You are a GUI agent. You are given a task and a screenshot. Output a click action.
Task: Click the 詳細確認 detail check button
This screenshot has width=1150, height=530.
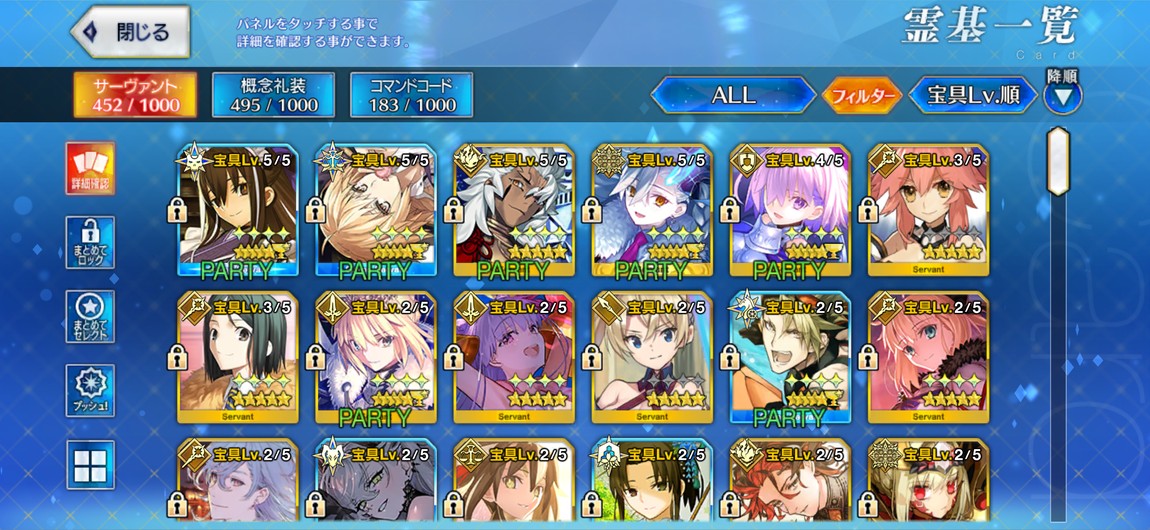pyautogui.click(x=90, y=168)
